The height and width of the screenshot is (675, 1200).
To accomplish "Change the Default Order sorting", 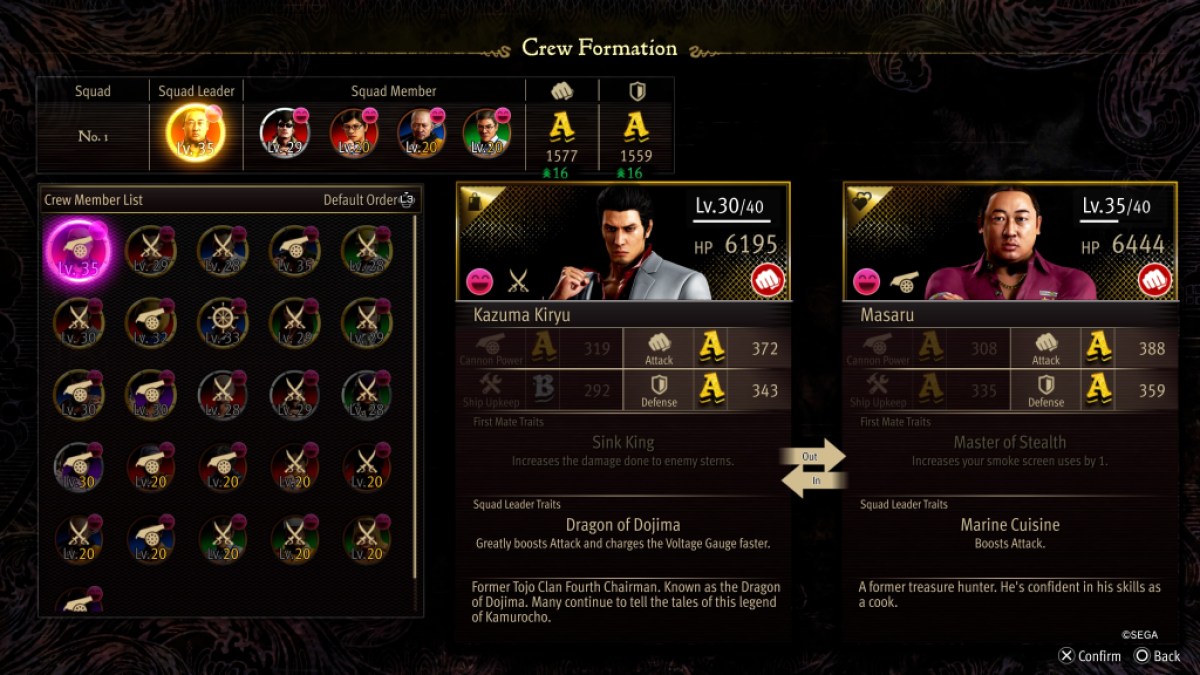I will pyautogui.click(x=368, y=200).
